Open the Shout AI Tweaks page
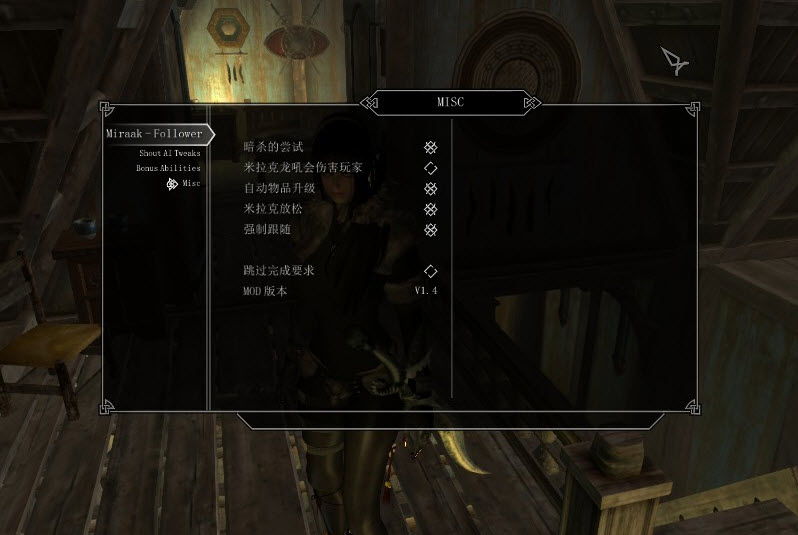The image size is (798, 535). point(169,153)
